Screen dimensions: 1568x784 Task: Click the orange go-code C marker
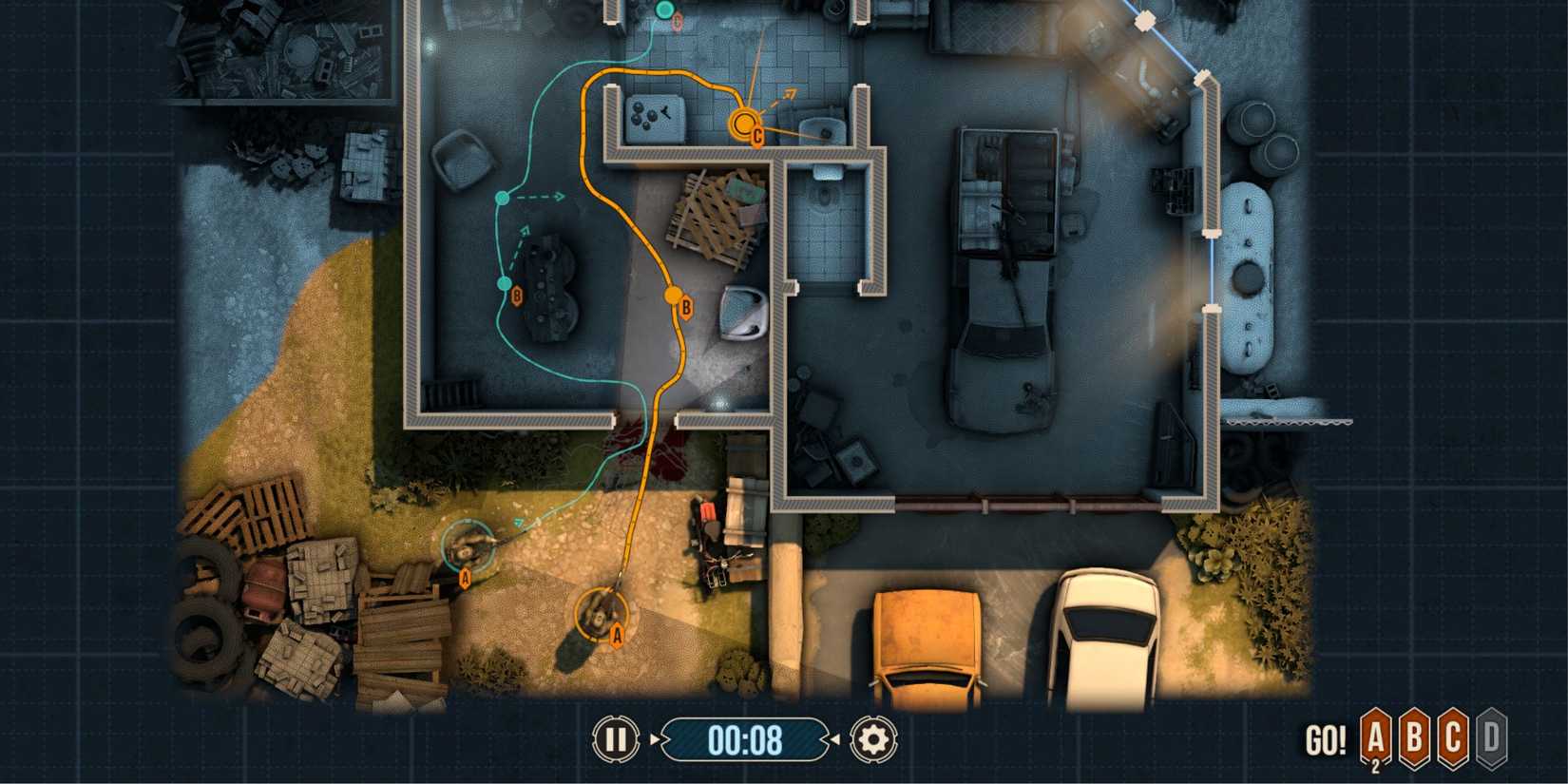coord(743,124)
